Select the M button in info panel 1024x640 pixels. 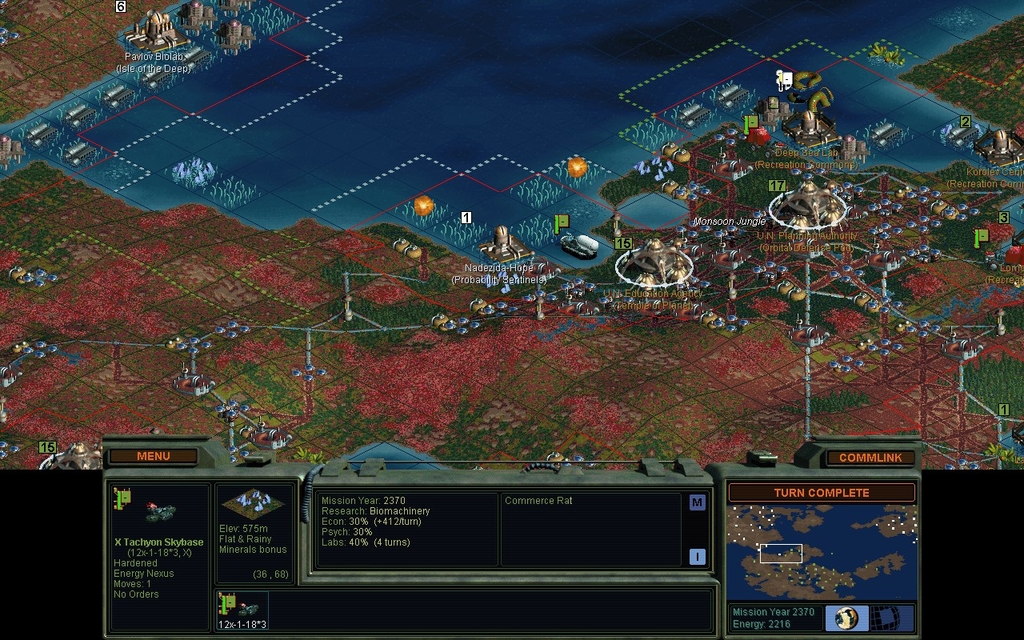pos(697,503)
